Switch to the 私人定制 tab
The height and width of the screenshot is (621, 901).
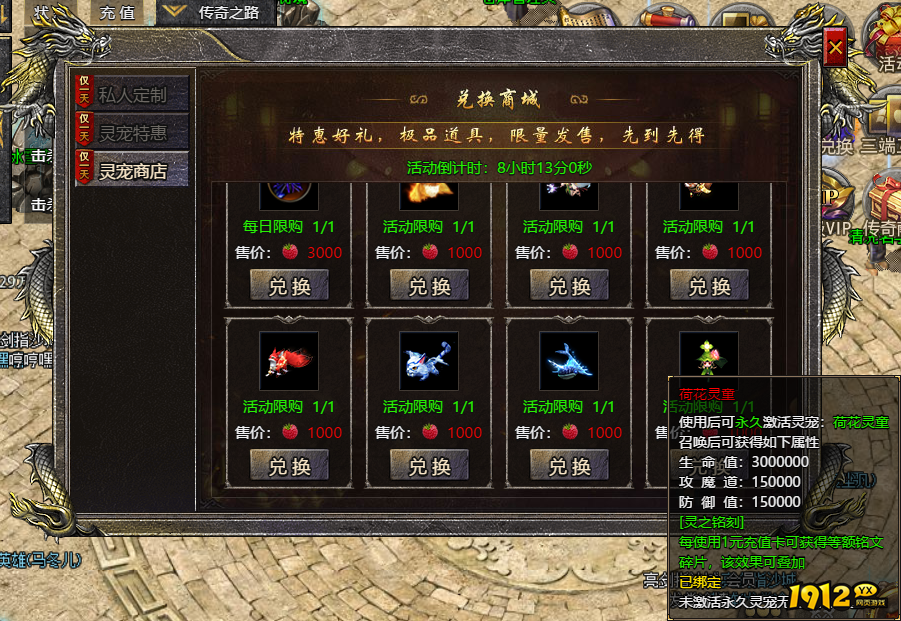[x=132, y=96]
